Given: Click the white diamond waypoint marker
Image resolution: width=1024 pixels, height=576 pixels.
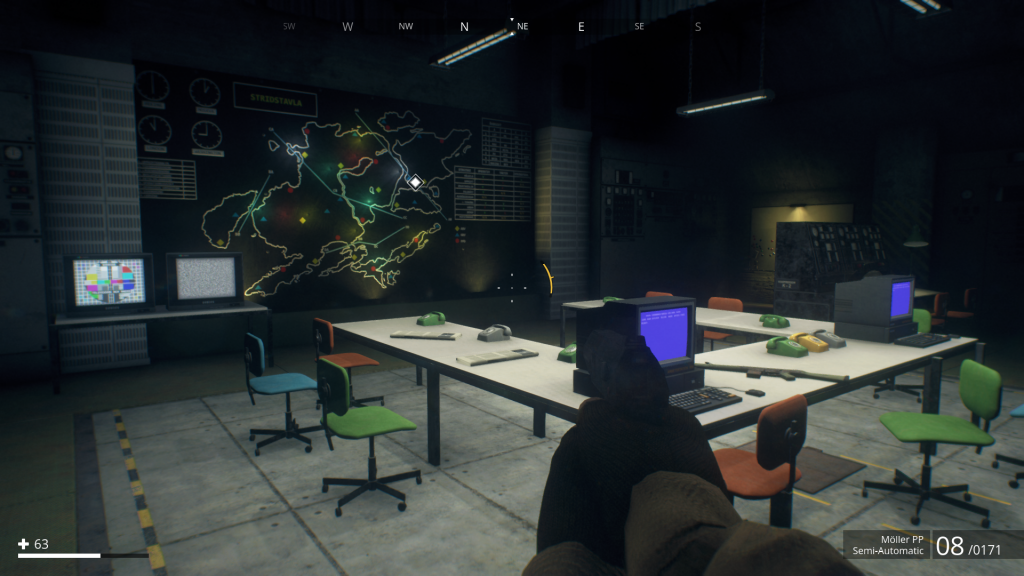Looking at the screenshot, I should point(415,182).
